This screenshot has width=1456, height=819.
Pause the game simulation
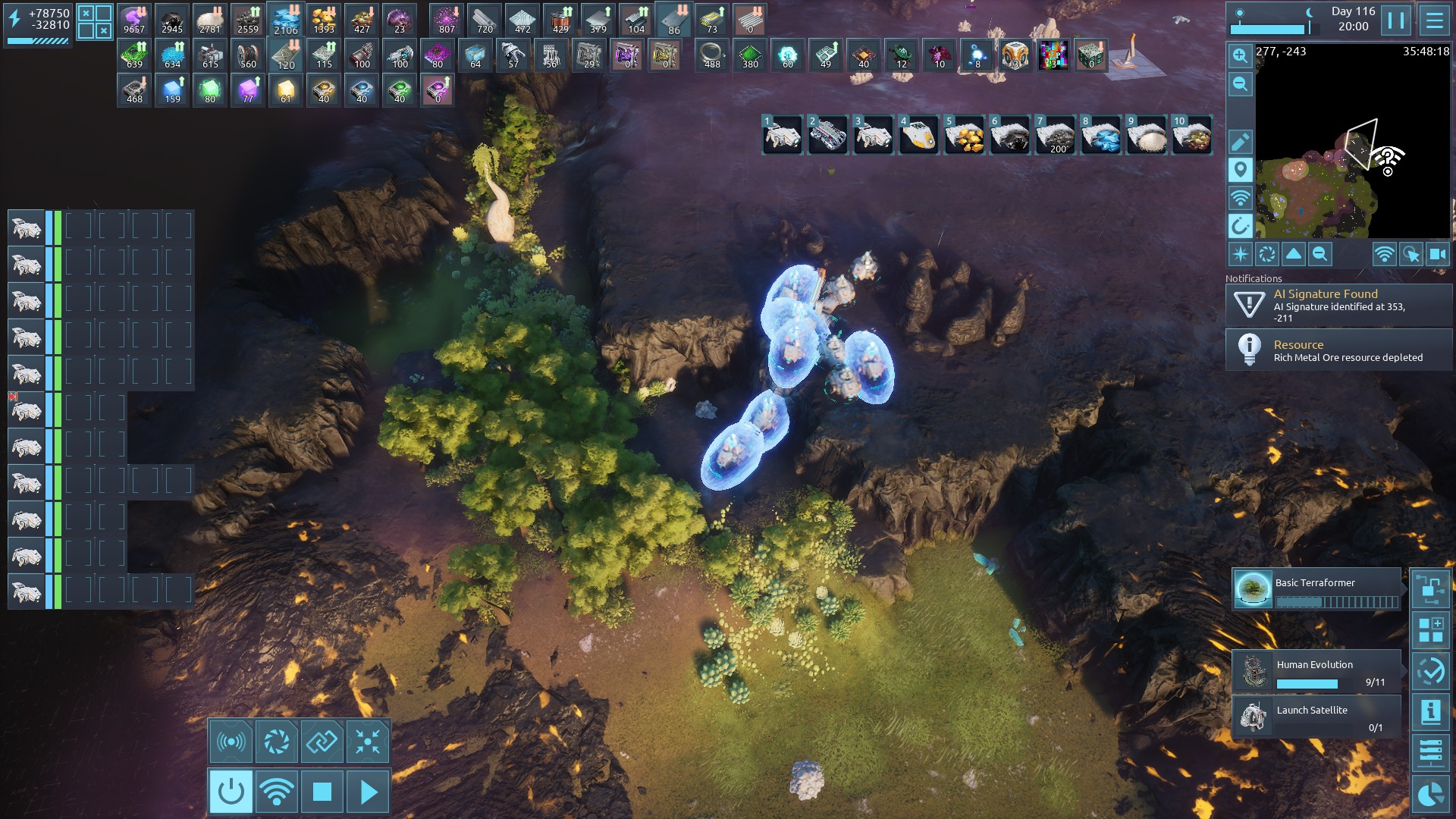click(1396, 20)
